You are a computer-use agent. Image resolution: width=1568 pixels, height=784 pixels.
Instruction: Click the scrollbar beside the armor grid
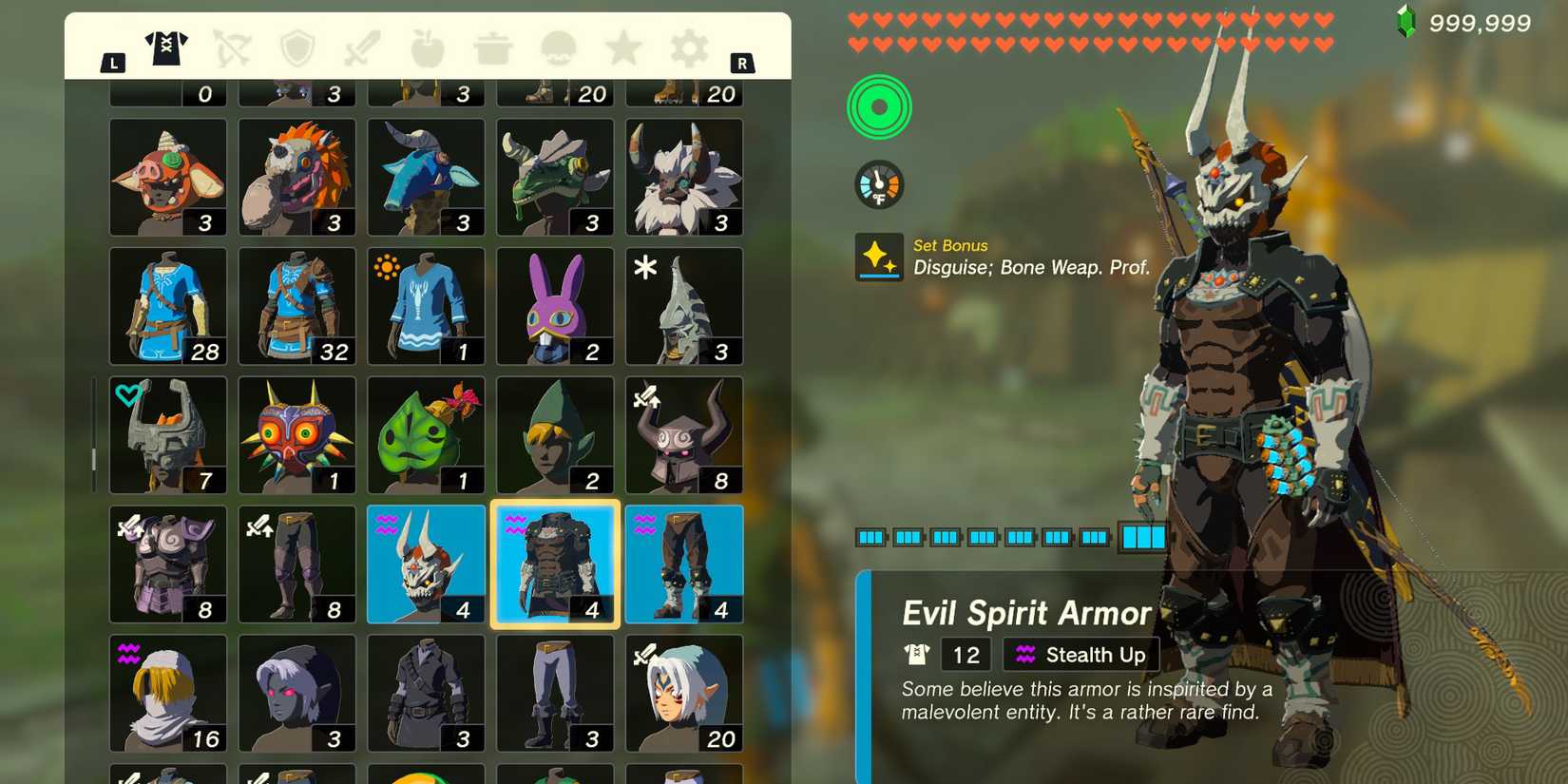(x=93, y=456)
